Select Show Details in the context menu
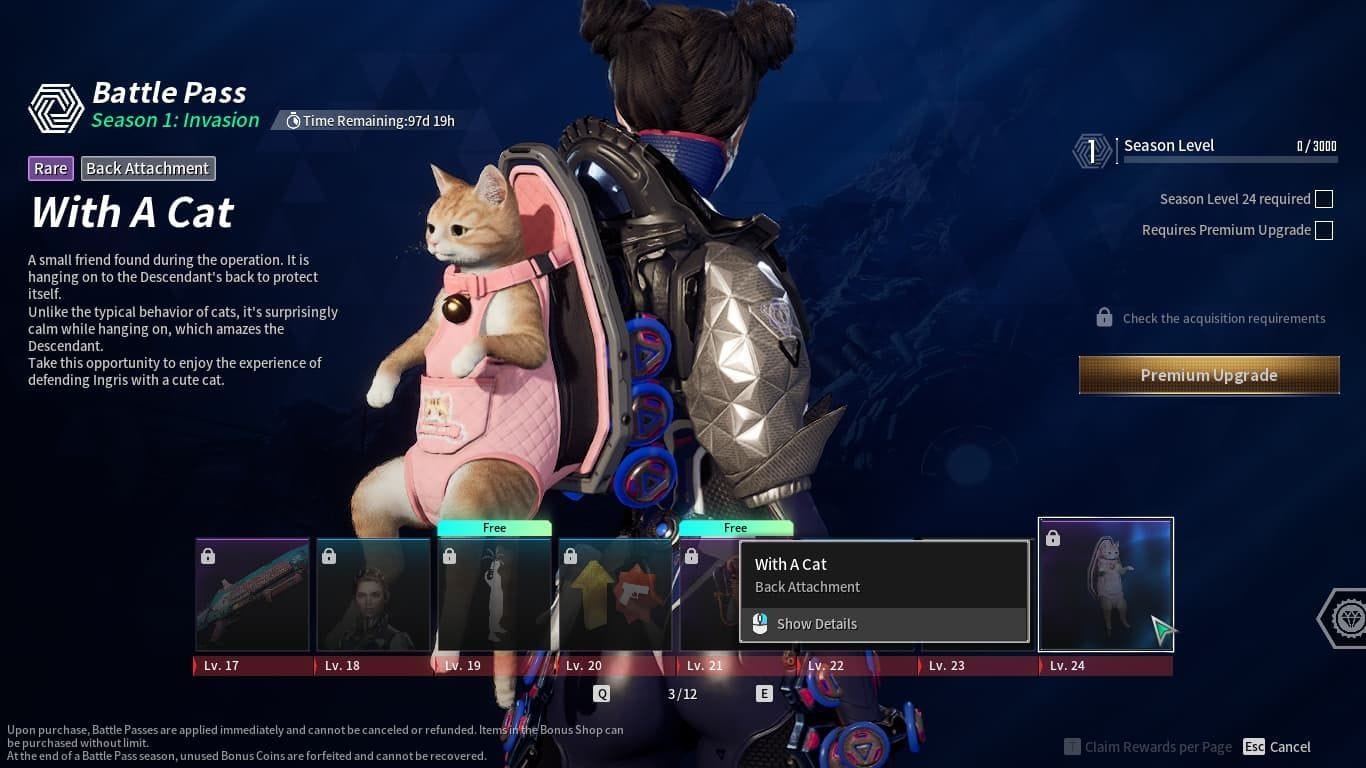Image resolution: width=1366 pixels, height=768 pixels. pyautogui.click(x=817, y=623)
